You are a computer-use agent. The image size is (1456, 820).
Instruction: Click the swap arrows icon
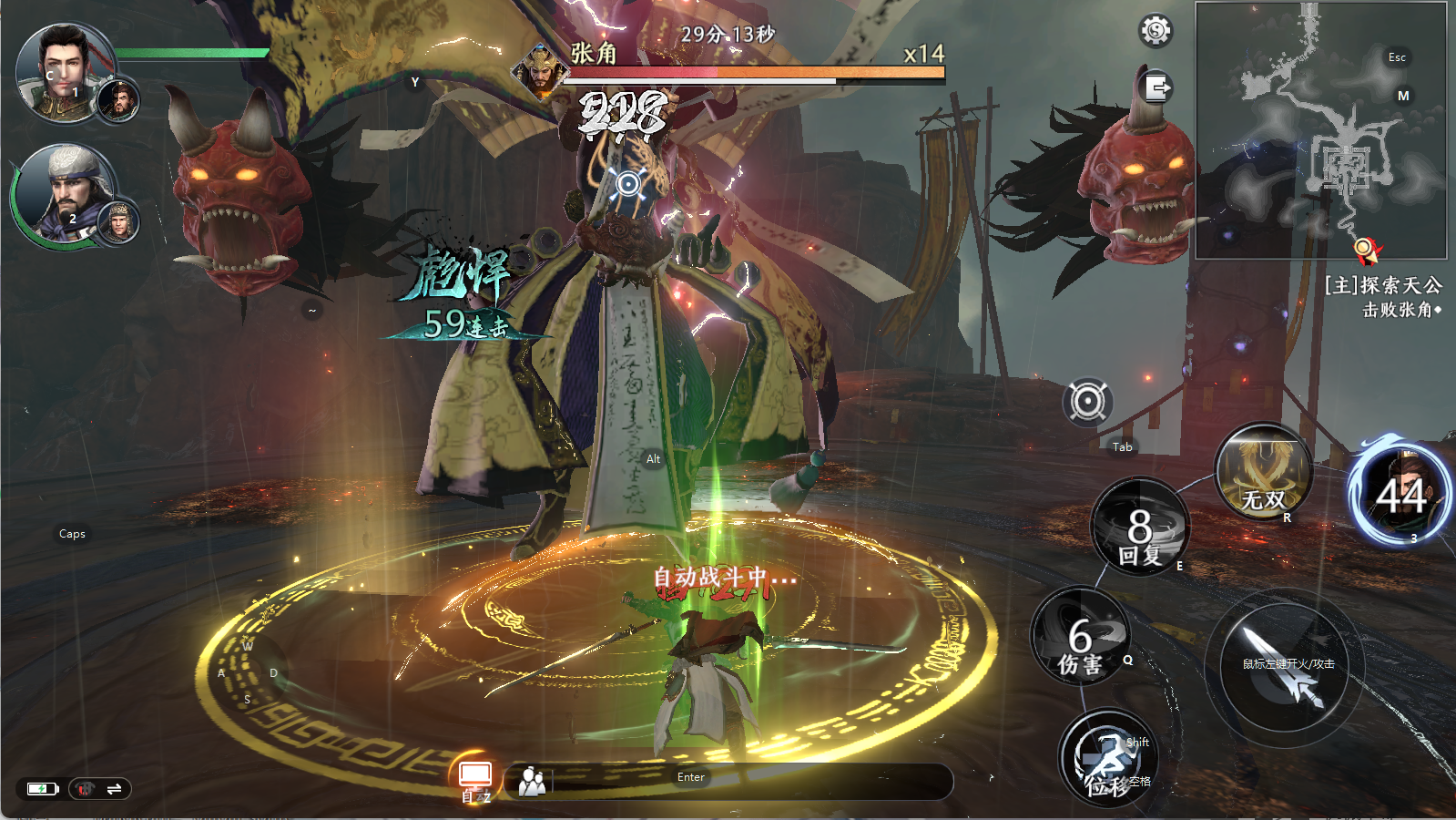114,789
